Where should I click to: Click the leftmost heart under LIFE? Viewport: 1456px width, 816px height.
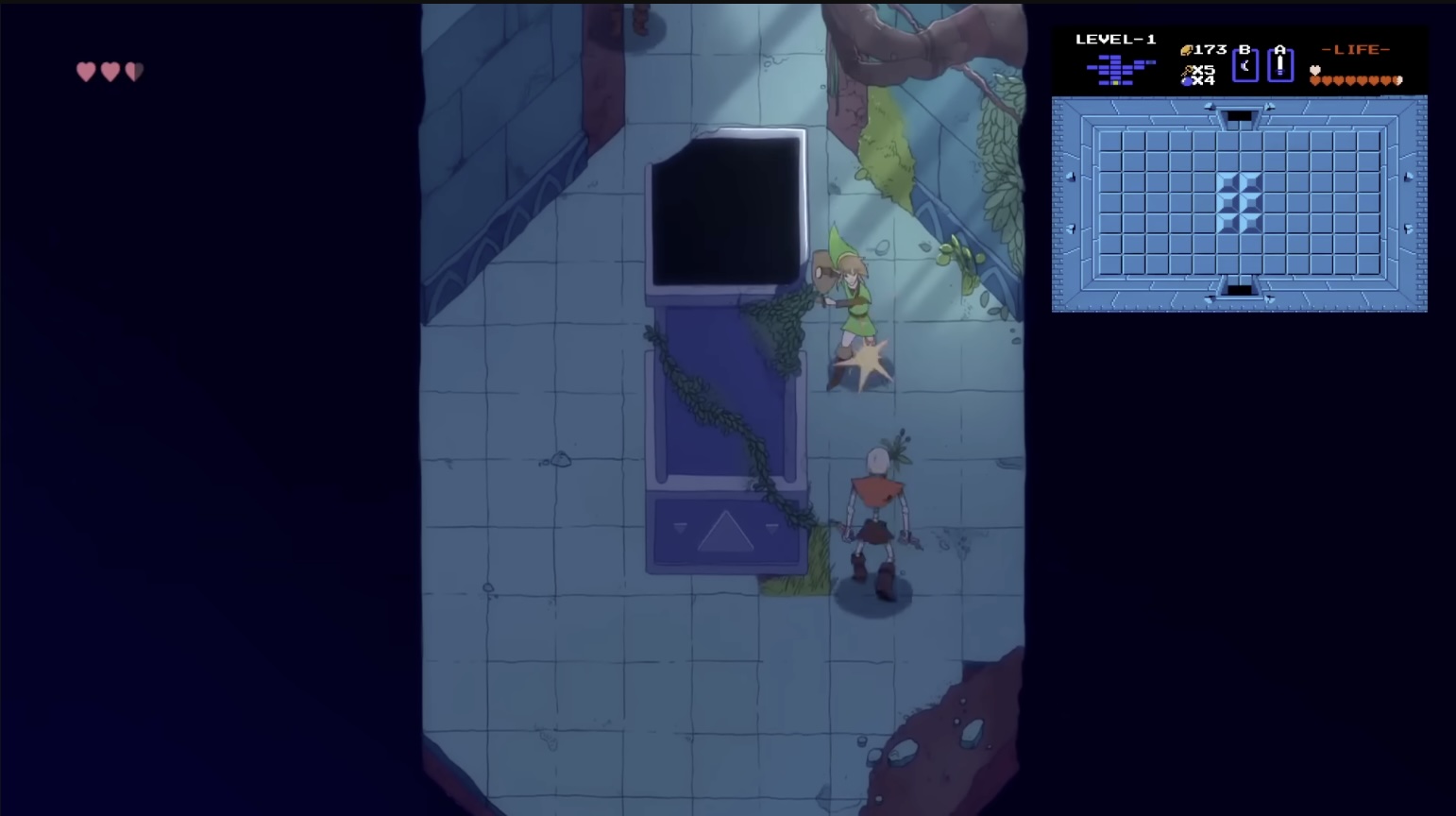pyautogui.click(x=1314, y=81)
